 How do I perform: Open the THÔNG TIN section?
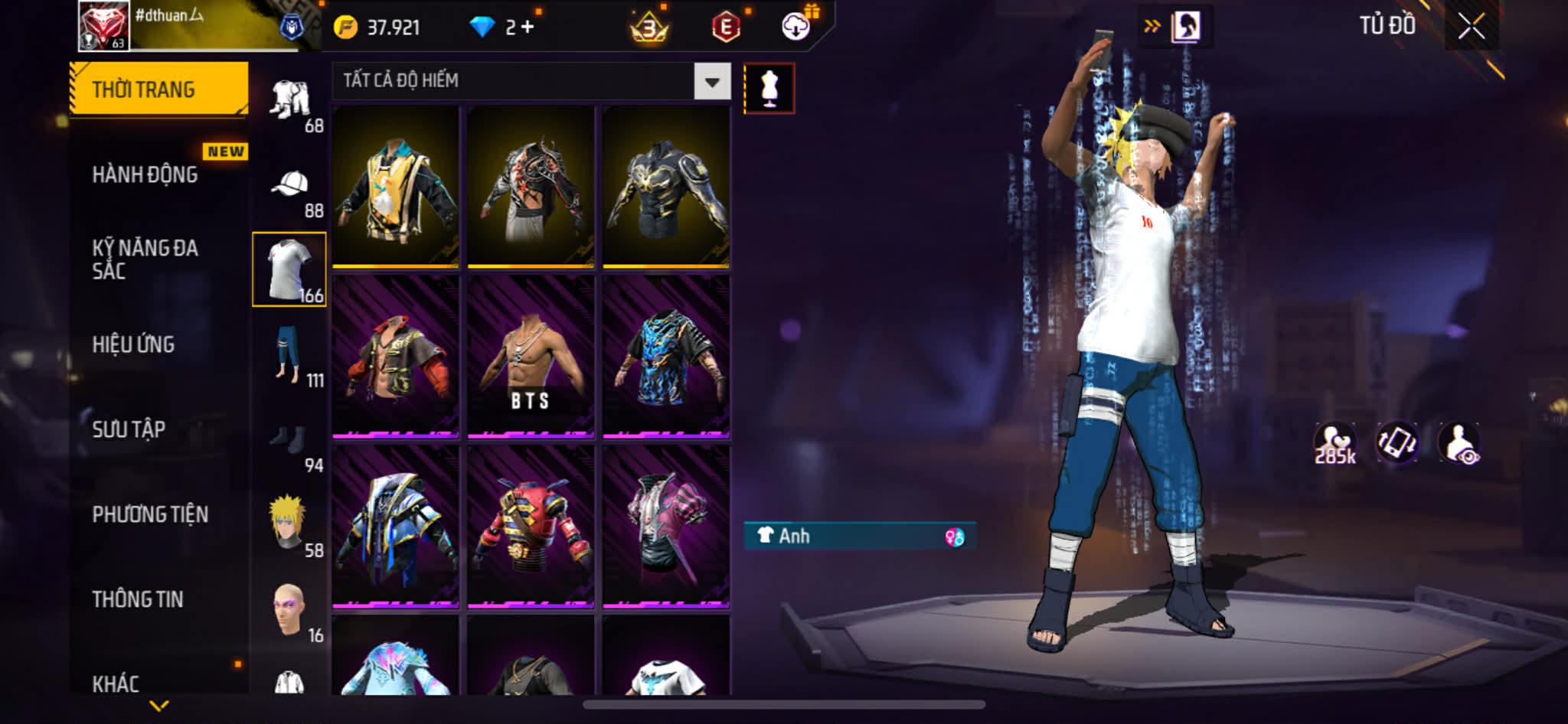138,599
